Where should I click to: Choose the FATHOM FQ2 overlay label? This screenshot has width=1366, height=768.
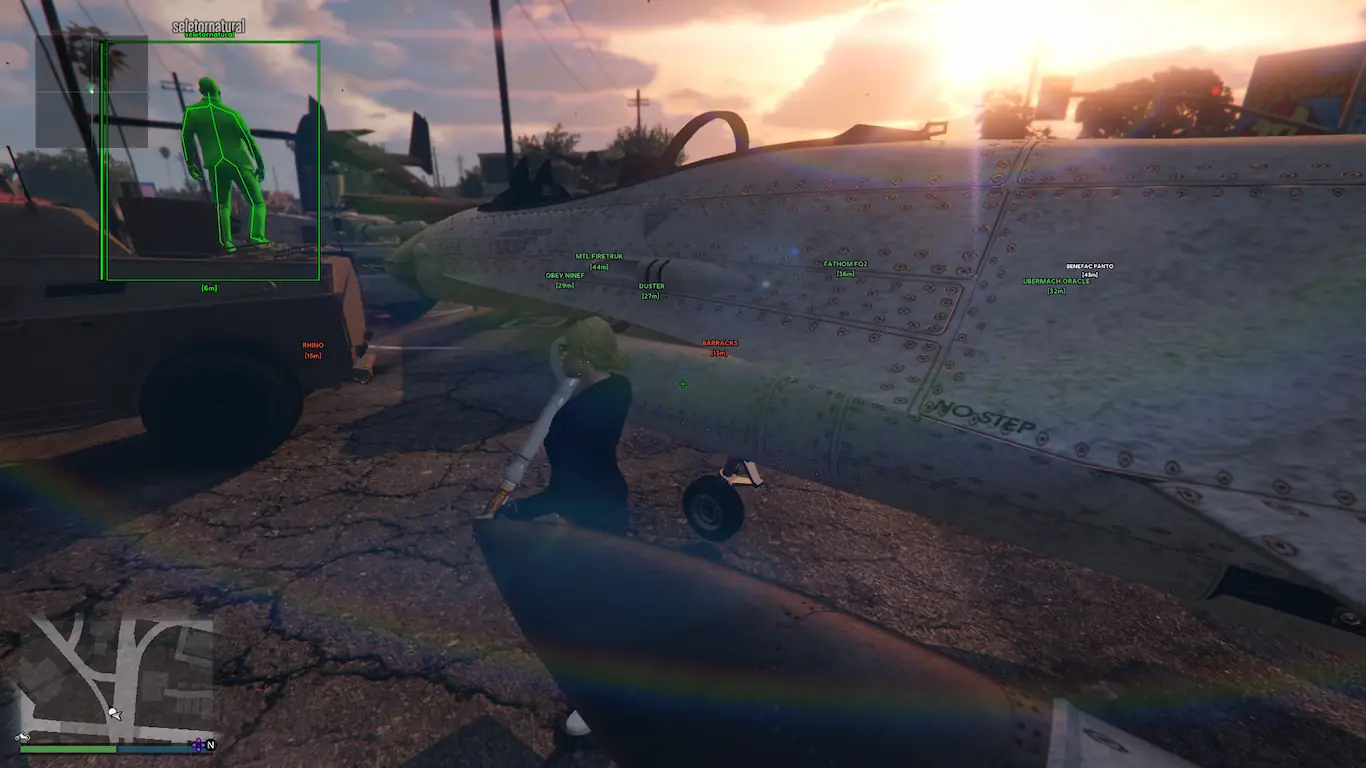(x=845, y=264)
